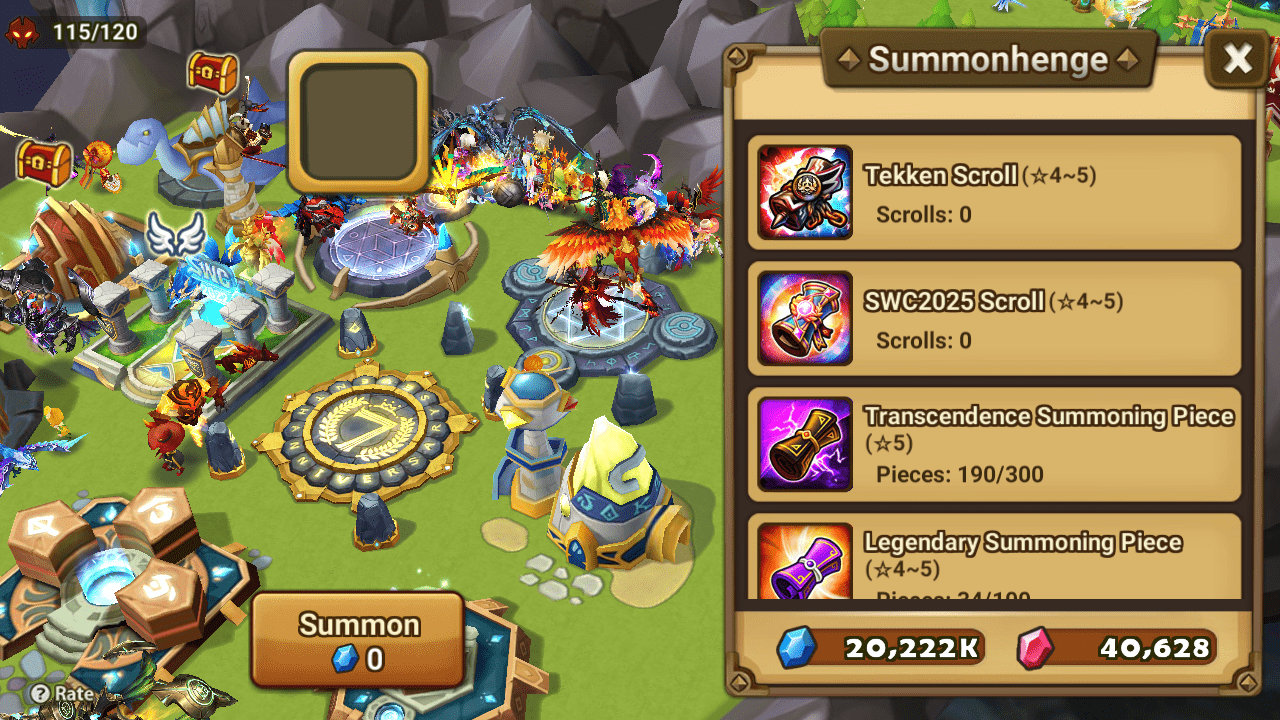Viewport: 1280px width, 720px height.
Task: Tap the Transcendence Summoning Piece icon
Action: [804, 443]
